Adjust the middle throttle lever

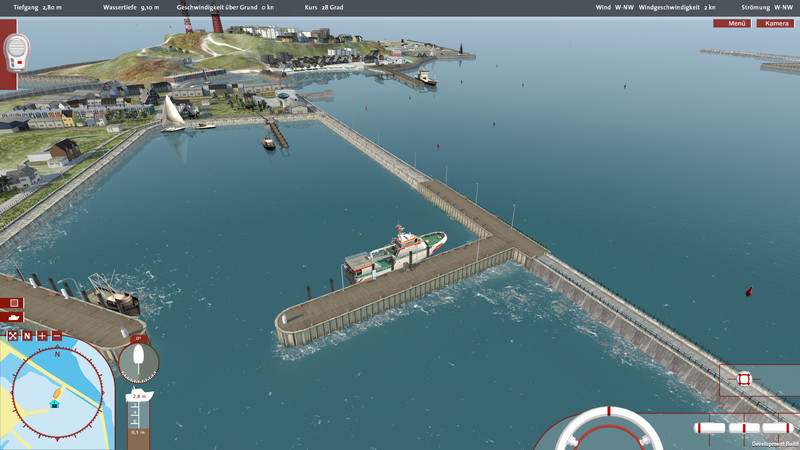(x=745, y=428)
